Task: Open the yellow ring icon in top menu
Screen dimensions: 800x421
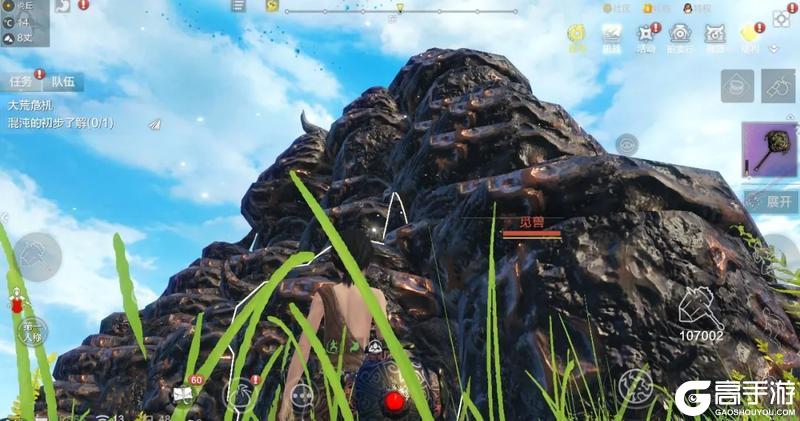Action: click(x=577, y=36)
